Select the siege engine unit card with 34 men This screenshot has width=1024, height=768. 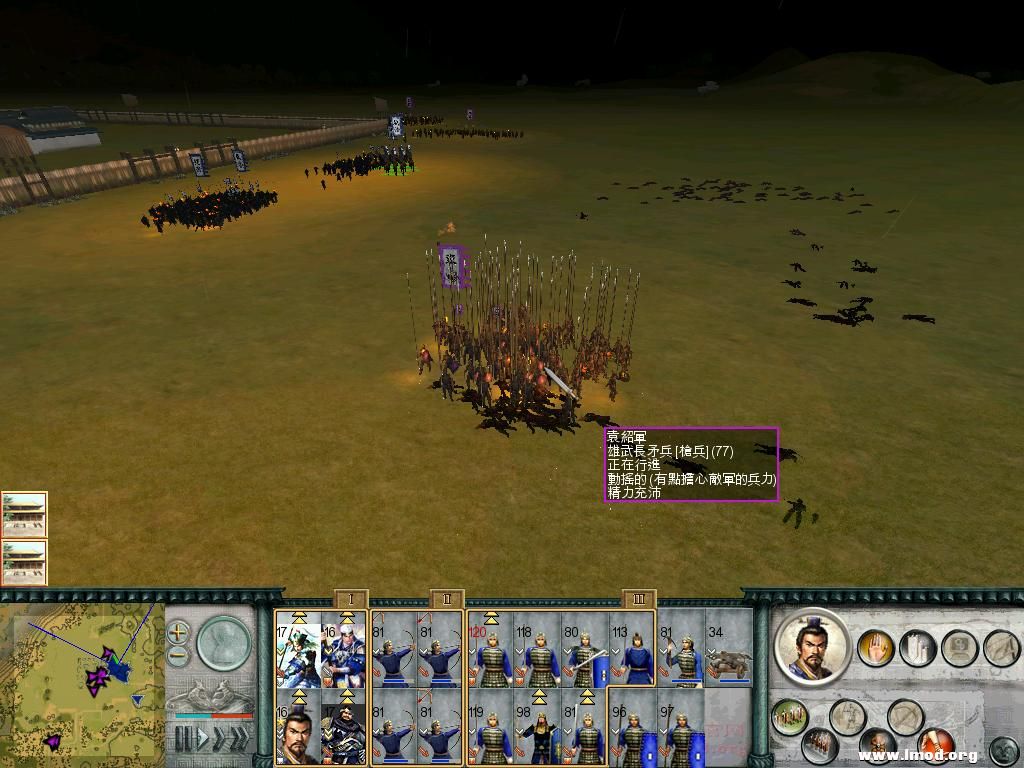point(729,650)
